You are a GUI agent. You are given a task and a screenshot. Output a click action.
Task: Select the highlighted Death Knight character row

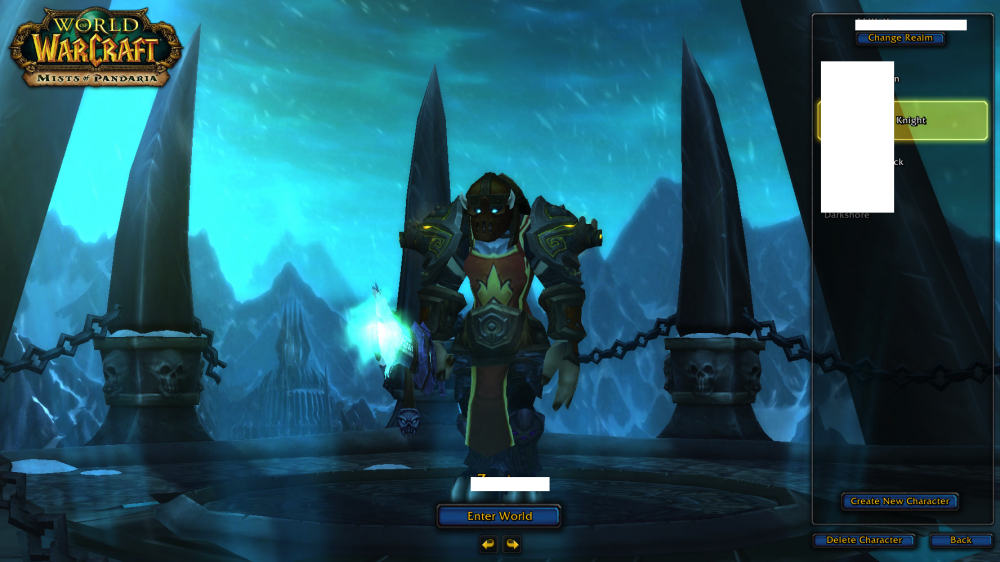(903, 120)
